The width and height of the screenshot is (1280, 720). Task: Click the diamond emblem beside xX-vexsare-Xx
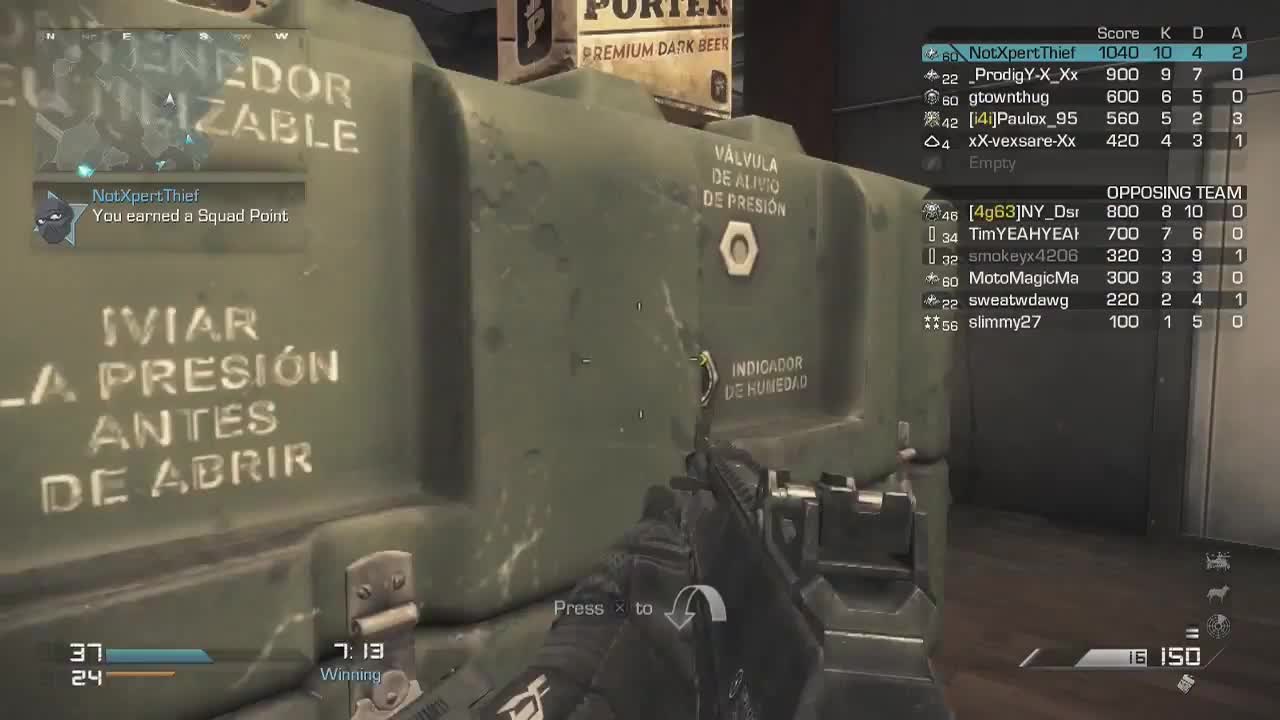pos(931,141)
